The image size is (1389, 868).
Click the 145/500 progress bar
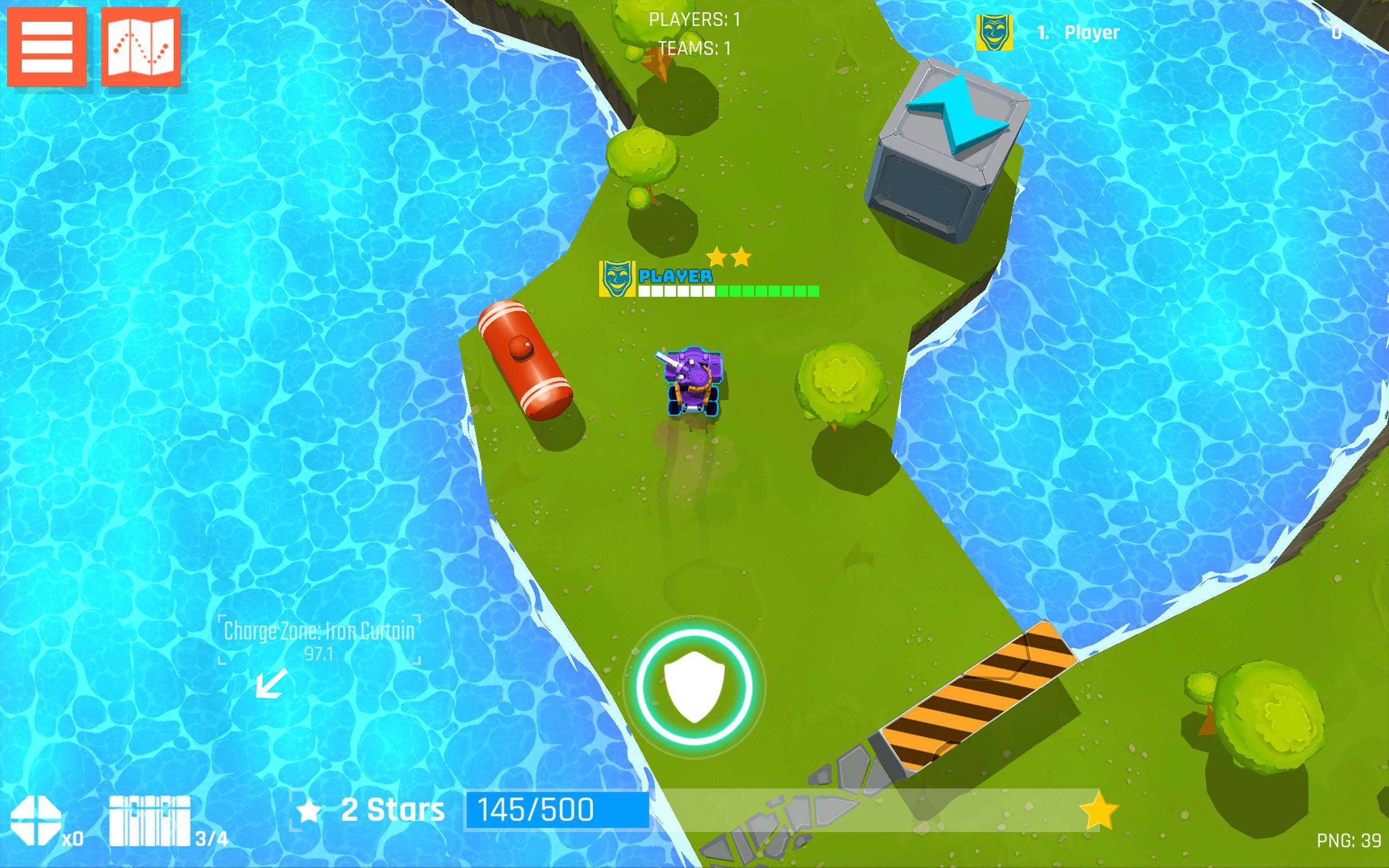[537, 808]
